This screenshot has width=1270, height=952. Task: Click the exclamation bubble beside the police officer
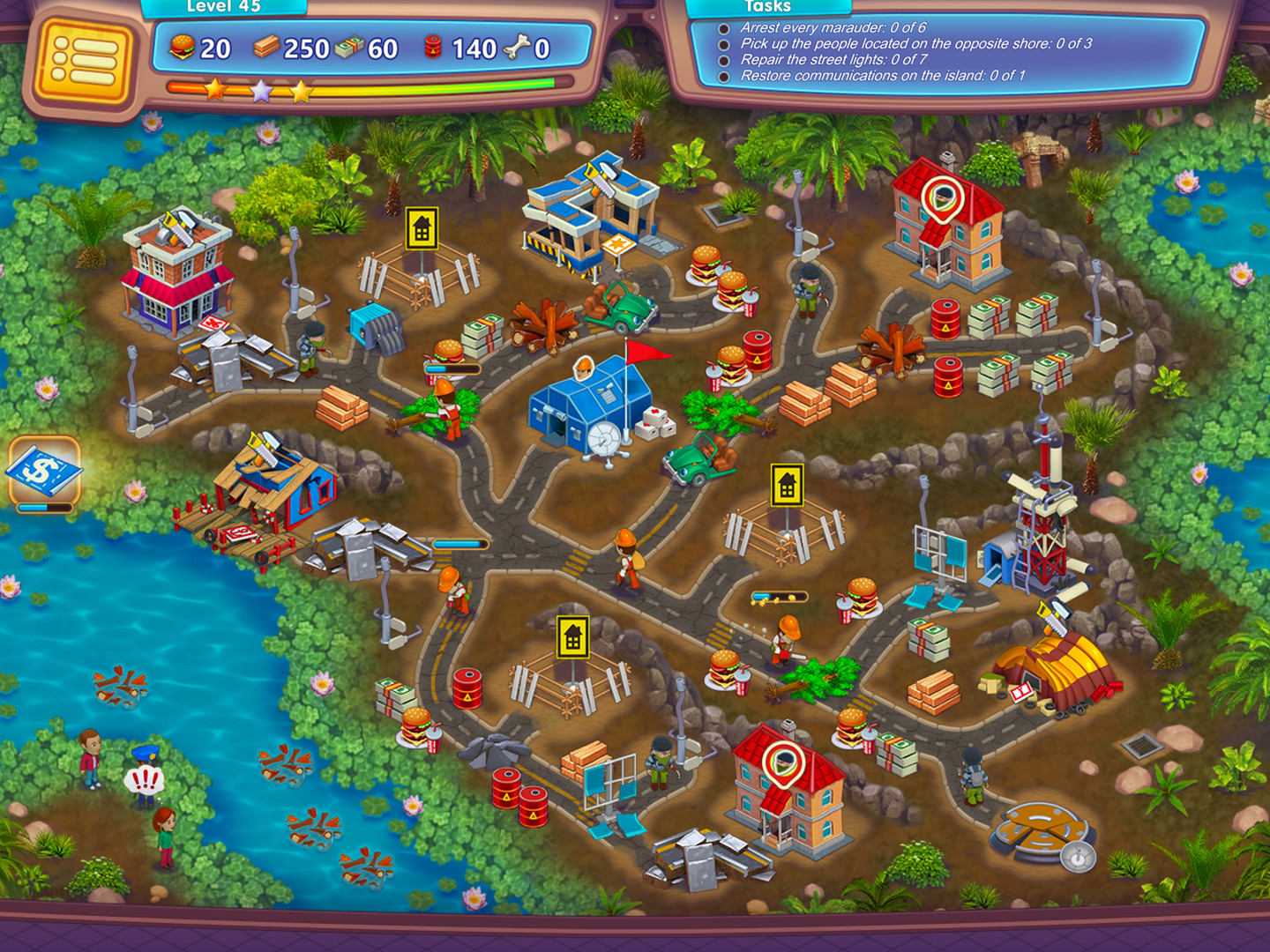pos(144,777)
